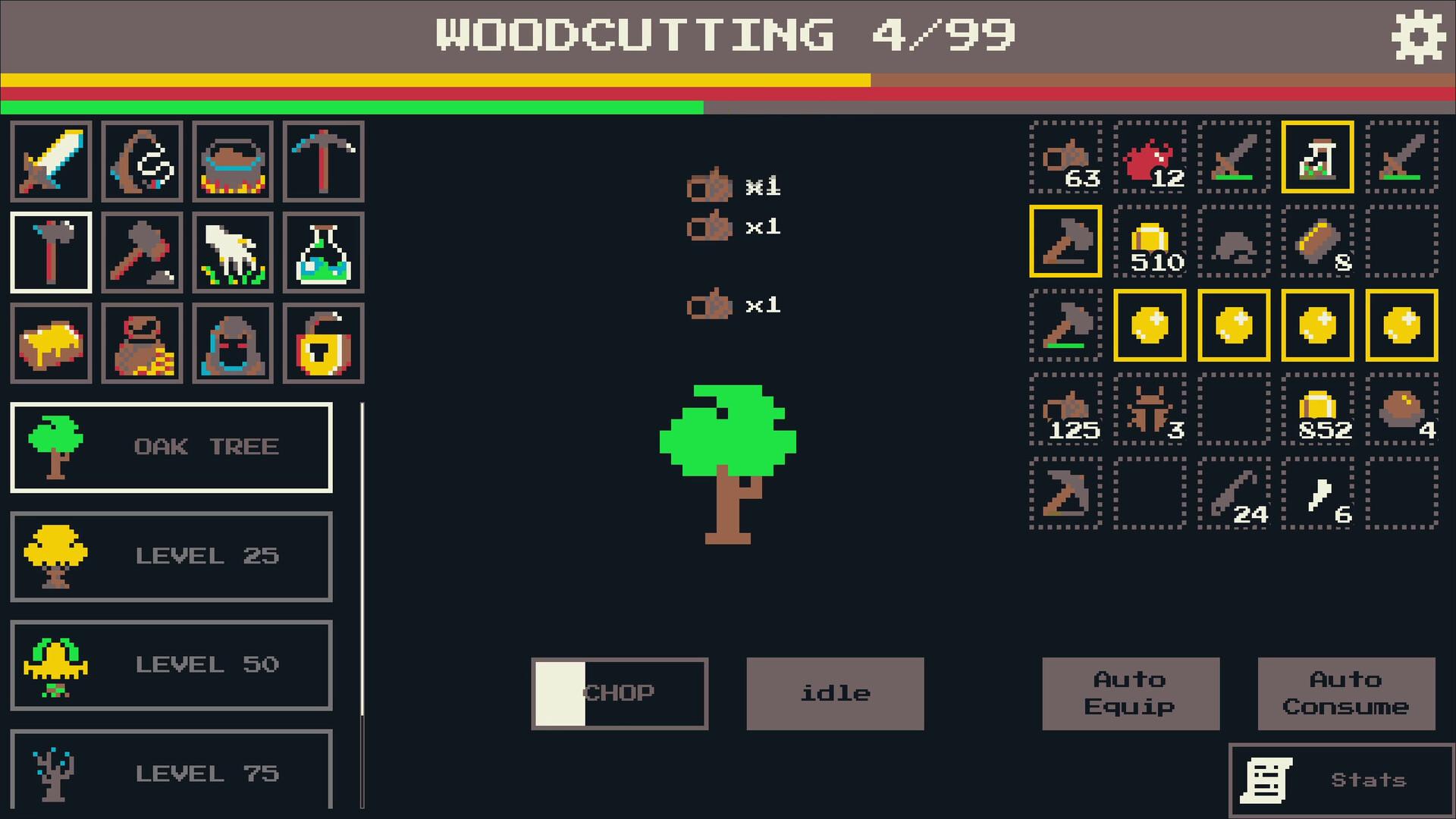The height and width of the screenshot is (819, 1456).
Task: Click the Auto Equip button
Action: [x=1130, y=692]
